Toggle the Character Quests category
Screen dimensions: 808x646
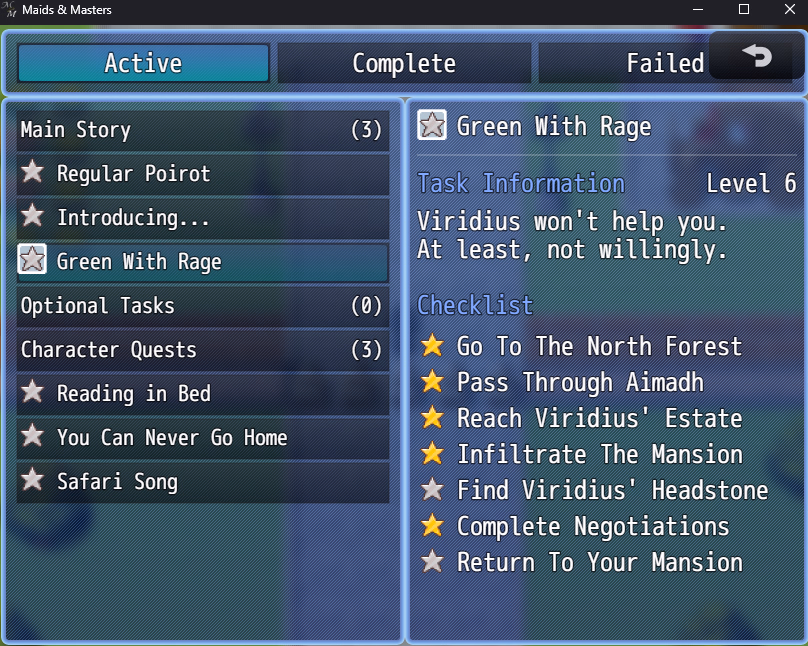[202, 350]
